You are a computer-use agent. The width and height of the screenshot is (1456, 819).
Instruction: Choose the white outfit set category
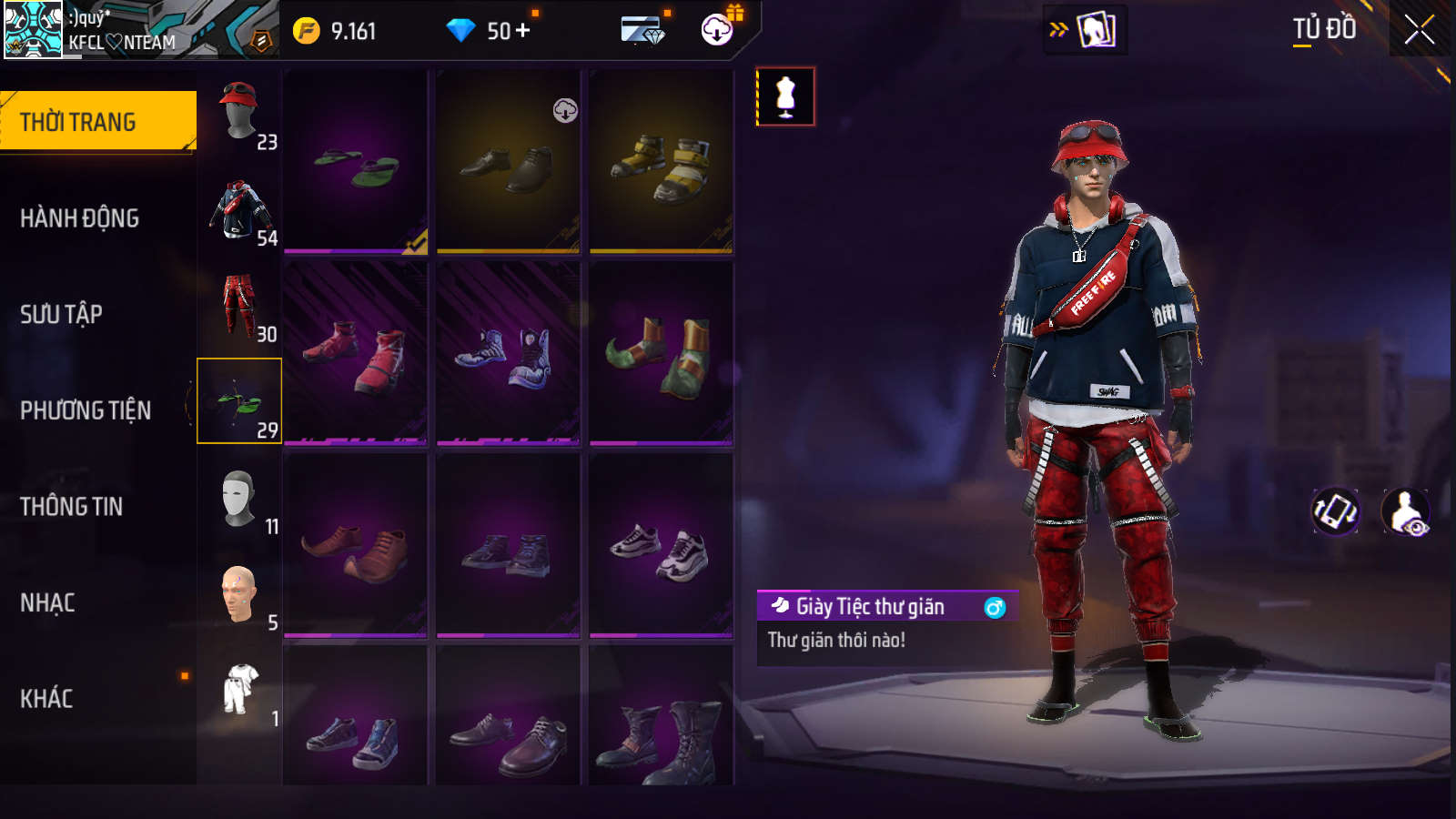[x=240, y=690]
